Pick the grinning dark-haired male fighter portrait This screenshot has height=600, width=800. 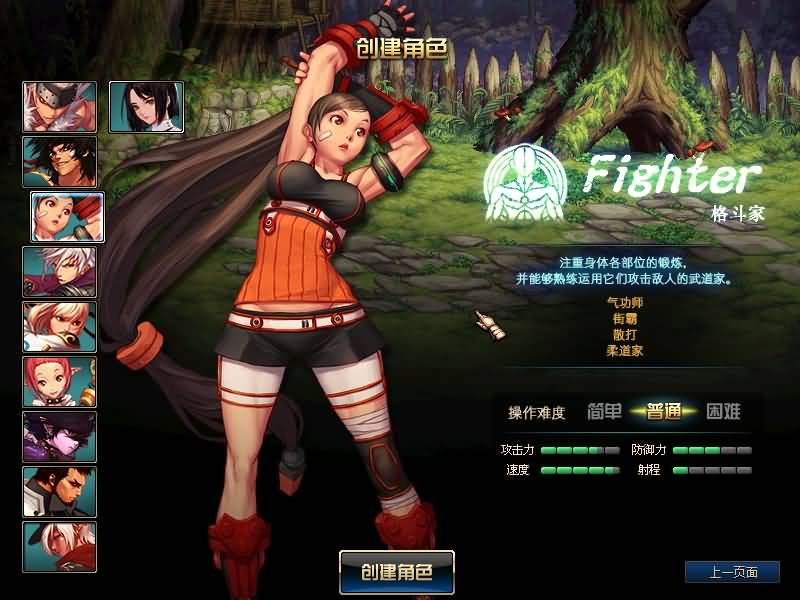(x=60, y=162)
